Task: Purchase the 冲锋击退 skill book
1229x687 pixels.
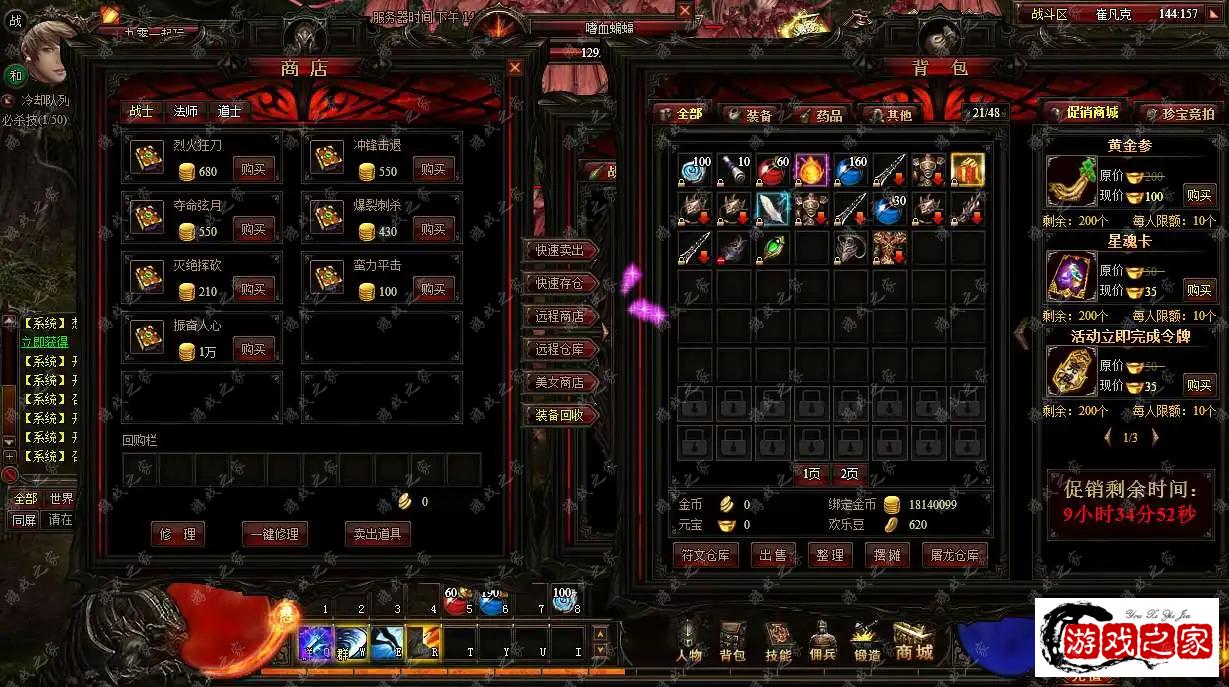Action: click(x=433, y=170)
